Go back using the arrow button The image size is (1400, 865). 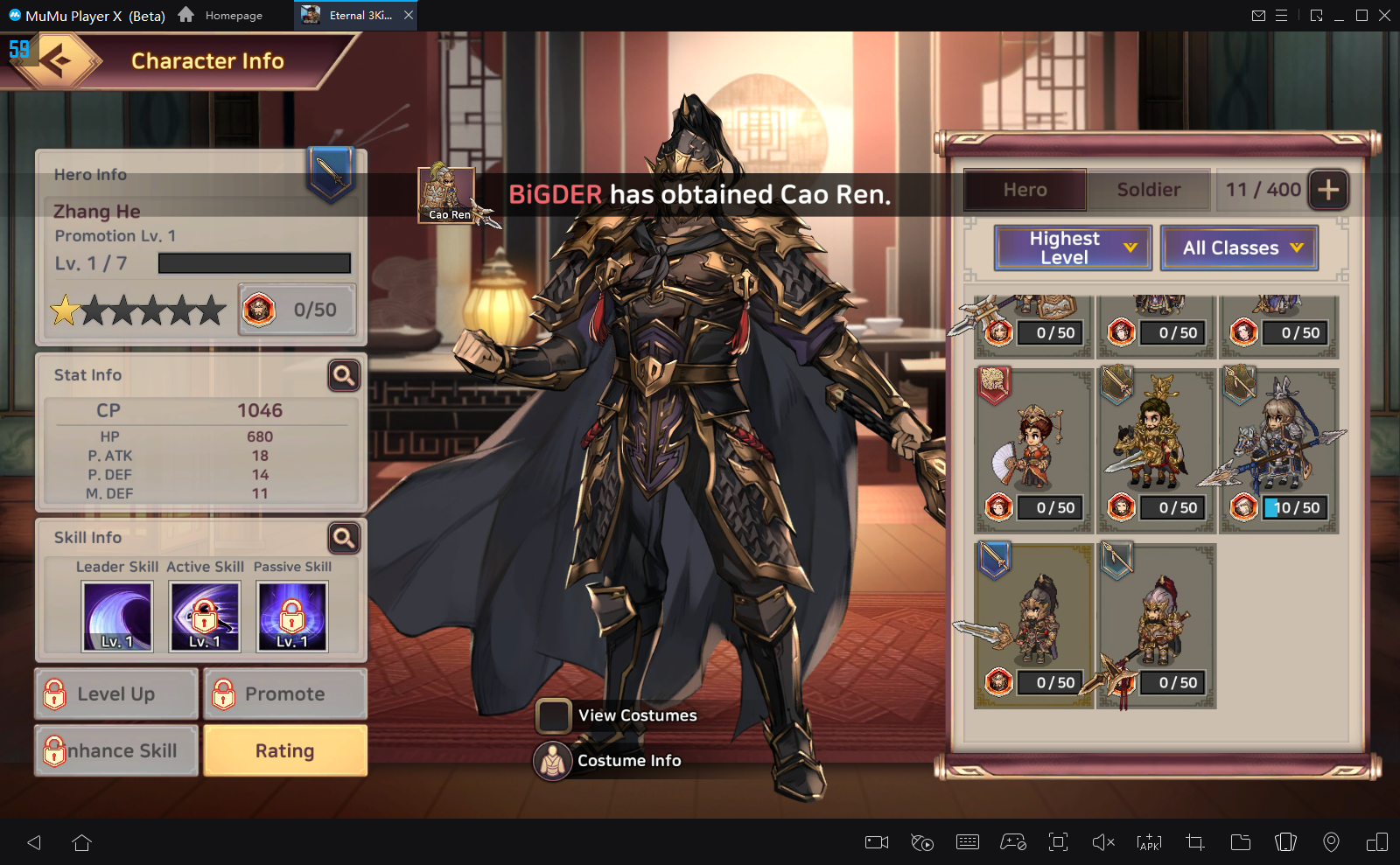(57, 60)
